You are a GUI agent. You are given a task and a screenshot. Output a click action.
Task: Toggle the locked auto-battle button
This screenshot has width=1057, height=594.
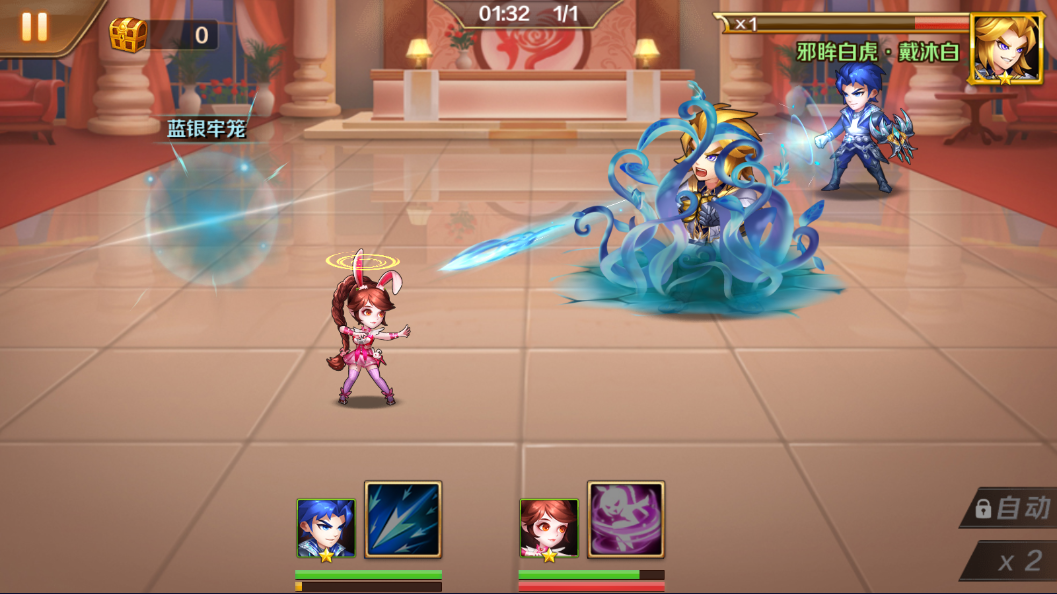tap(1012, 508)
